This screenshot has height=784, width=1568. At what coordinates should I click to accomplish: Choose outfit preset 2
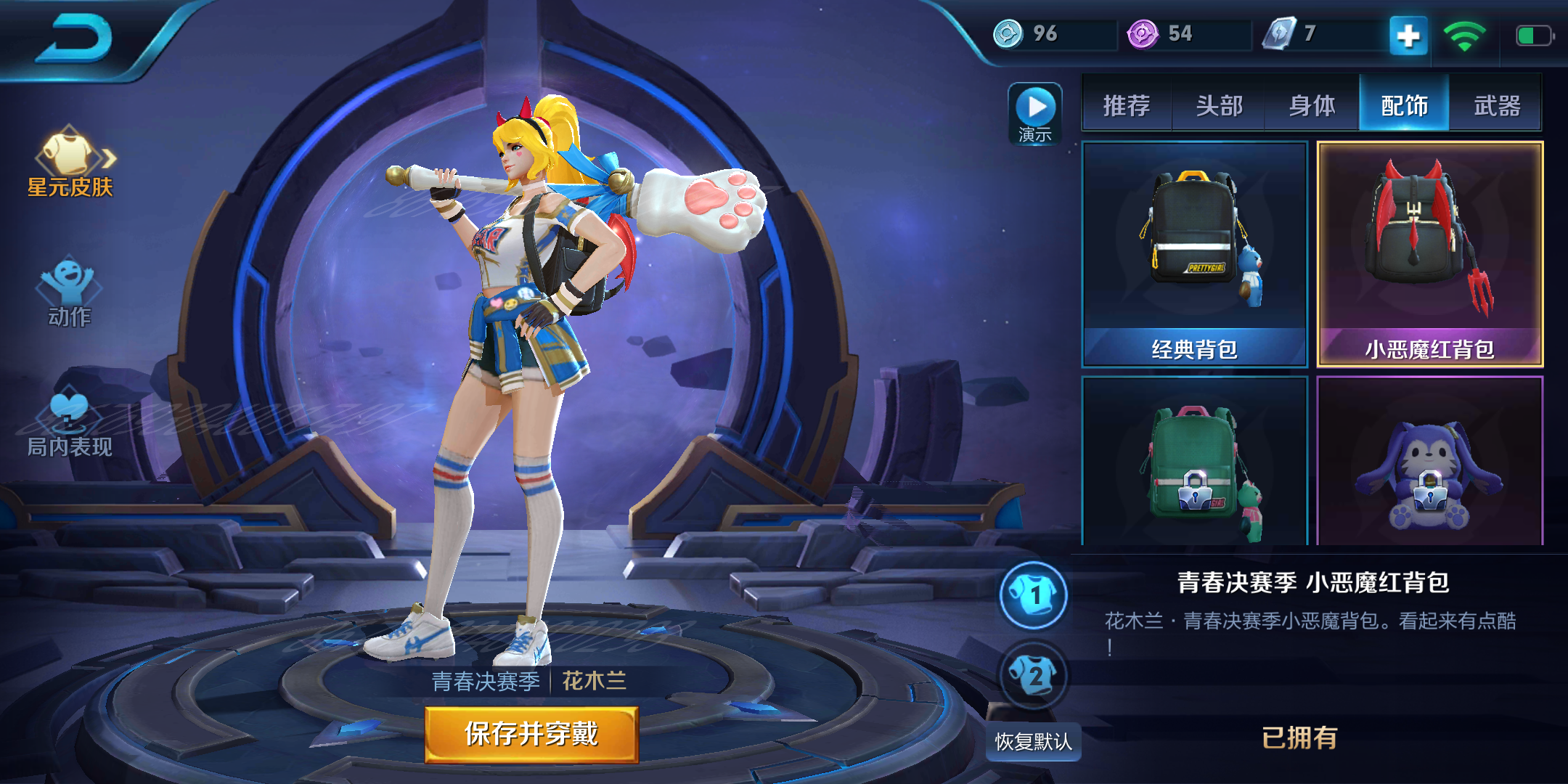1034,677
